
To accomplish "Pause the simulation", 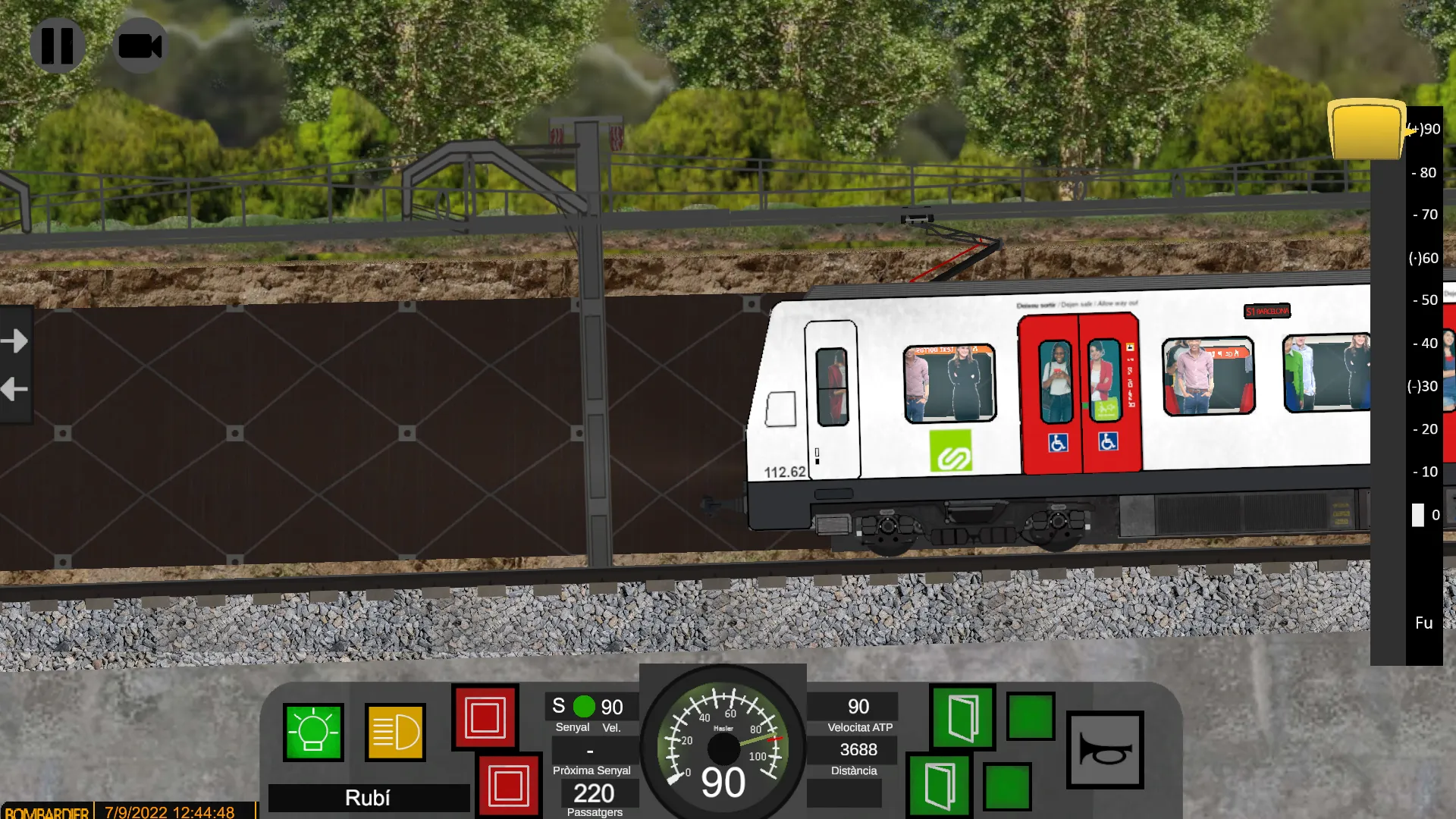I will (58, 45).
